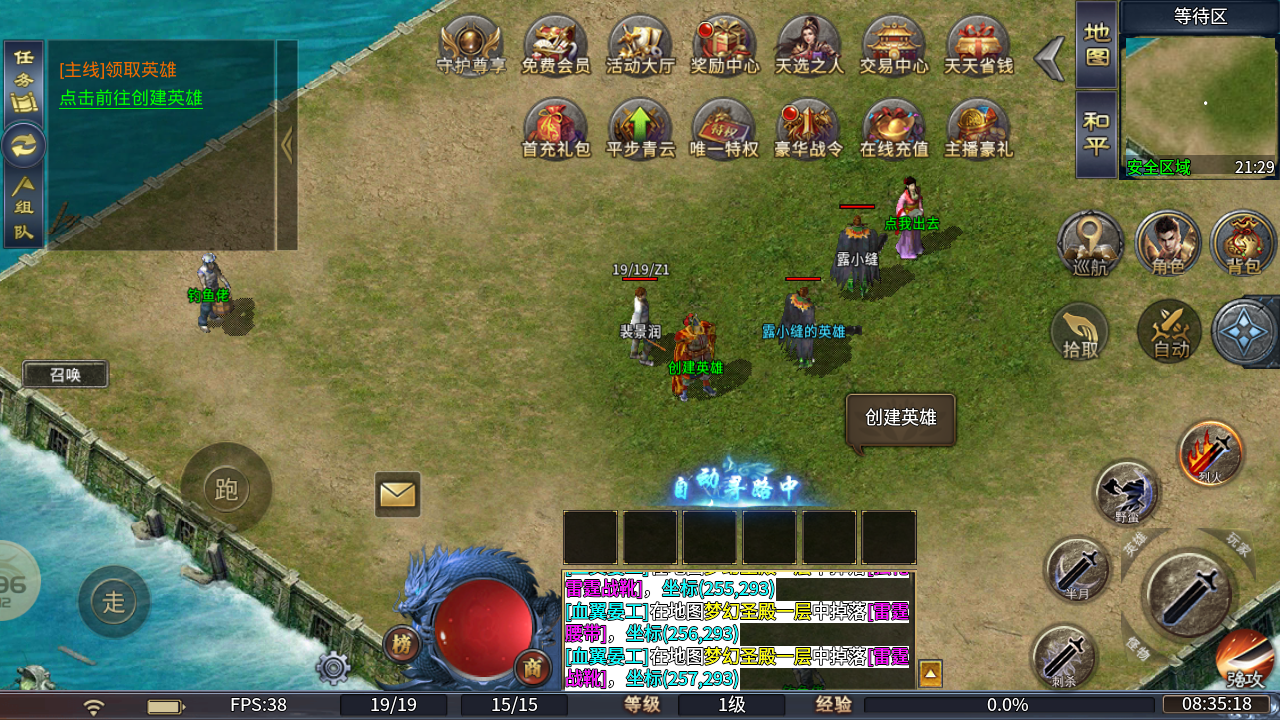1280x720 pixels.
Task: Open the 交易中心 trade center
Action: (x=894, y=45)
